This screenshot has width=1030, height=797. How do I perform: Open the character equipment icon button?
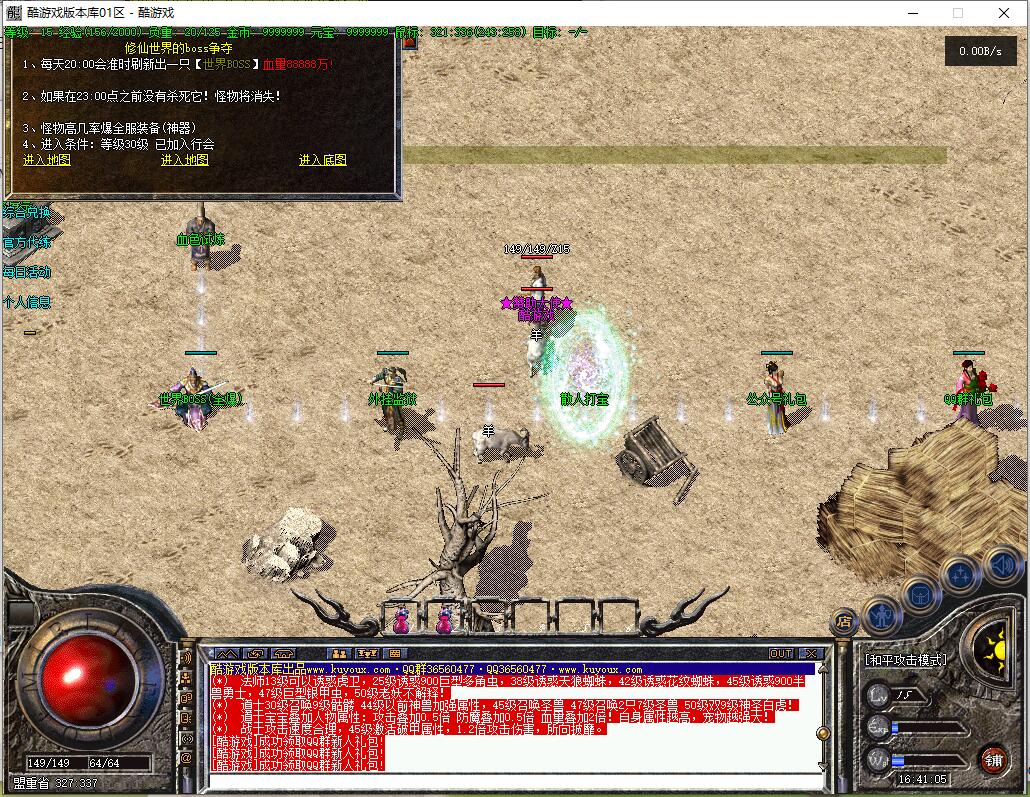point(882,612)
